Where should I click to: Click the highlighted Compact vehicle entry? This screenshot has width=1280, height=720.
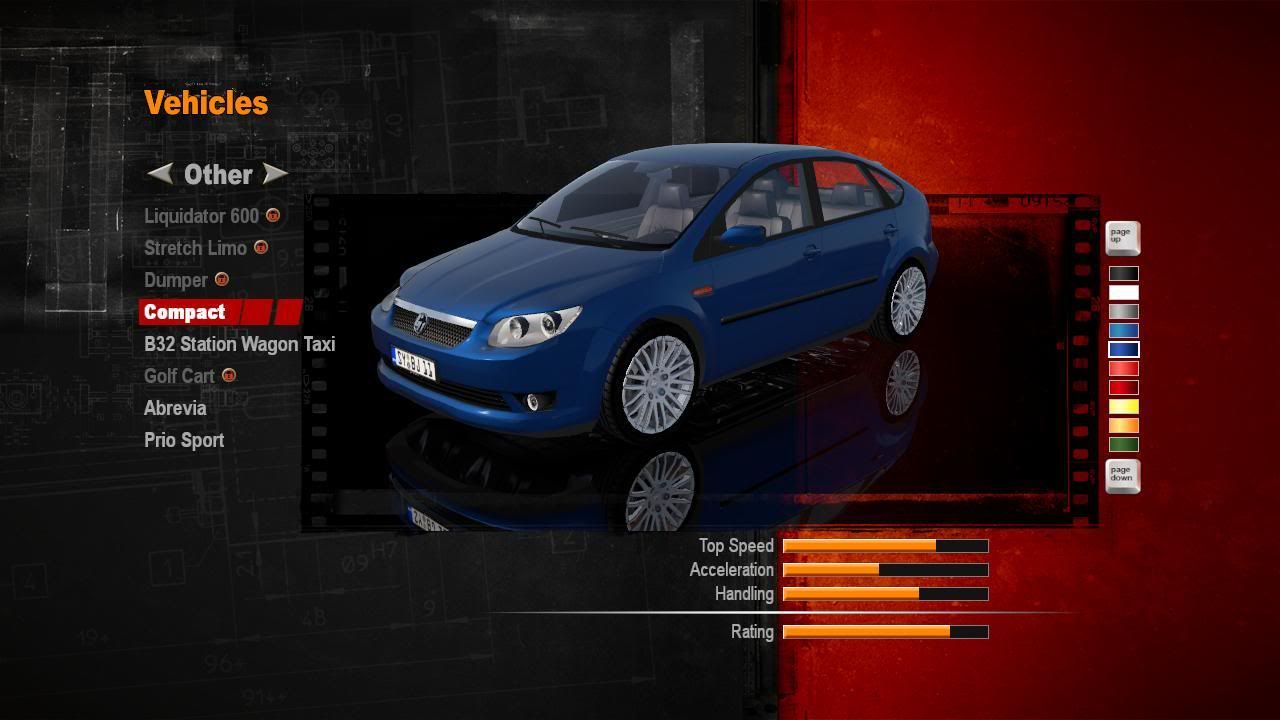click(185, 312)
